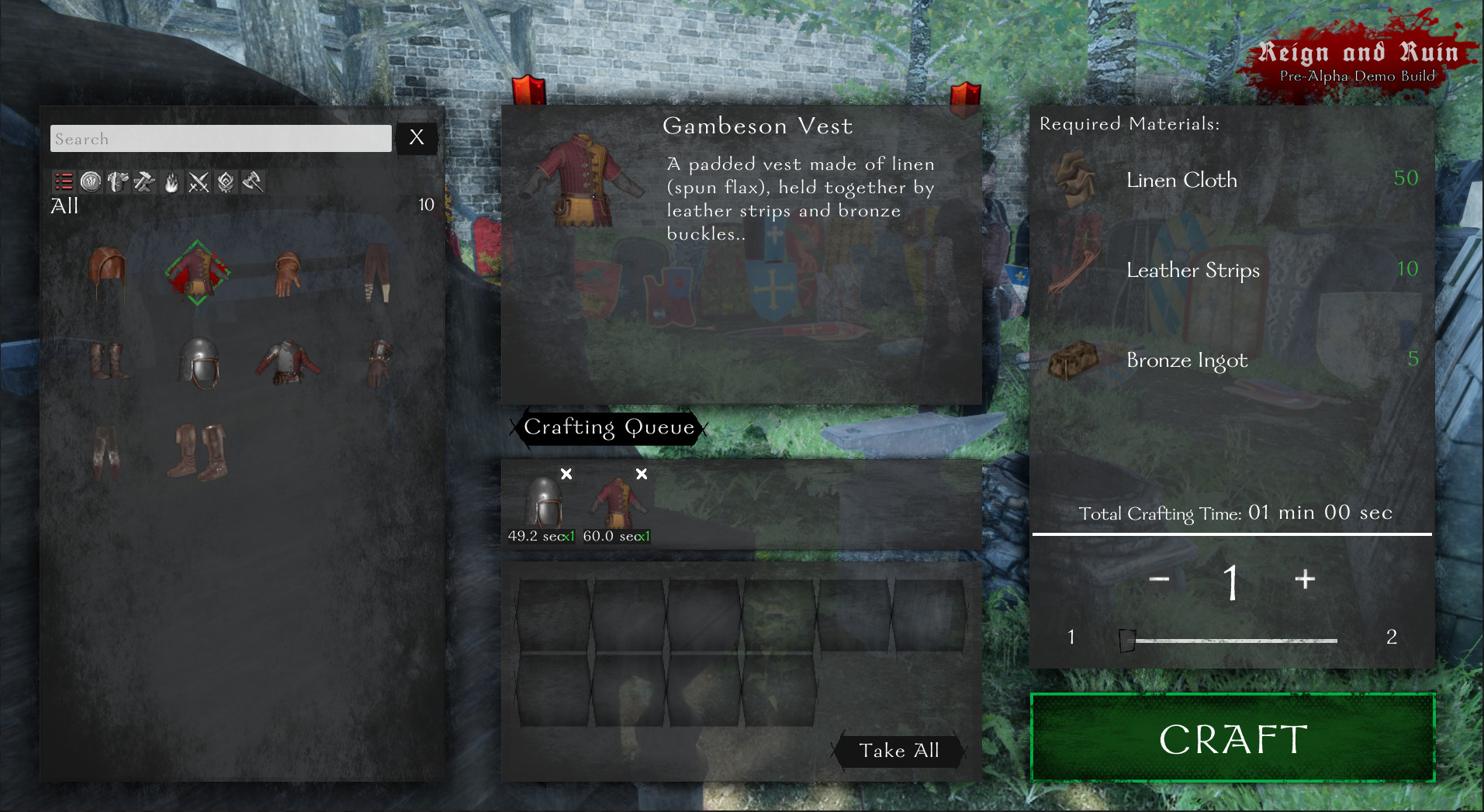This screenshot has height=812, width=1484.
Task: Select the leather gloves recipe
Action: coord(287,275)
